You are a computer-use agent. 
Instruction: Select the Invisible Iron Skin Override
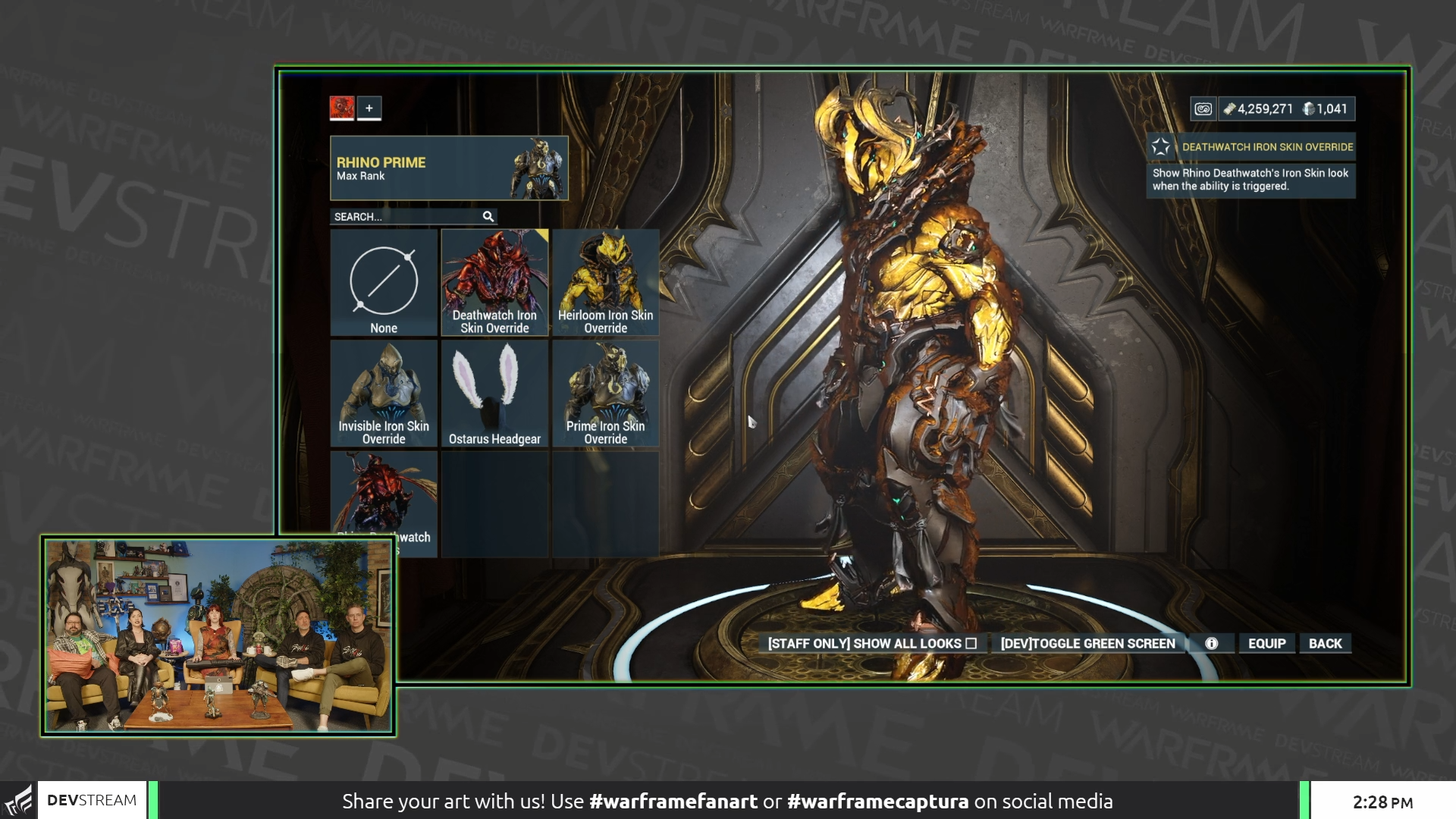point(384,393)
